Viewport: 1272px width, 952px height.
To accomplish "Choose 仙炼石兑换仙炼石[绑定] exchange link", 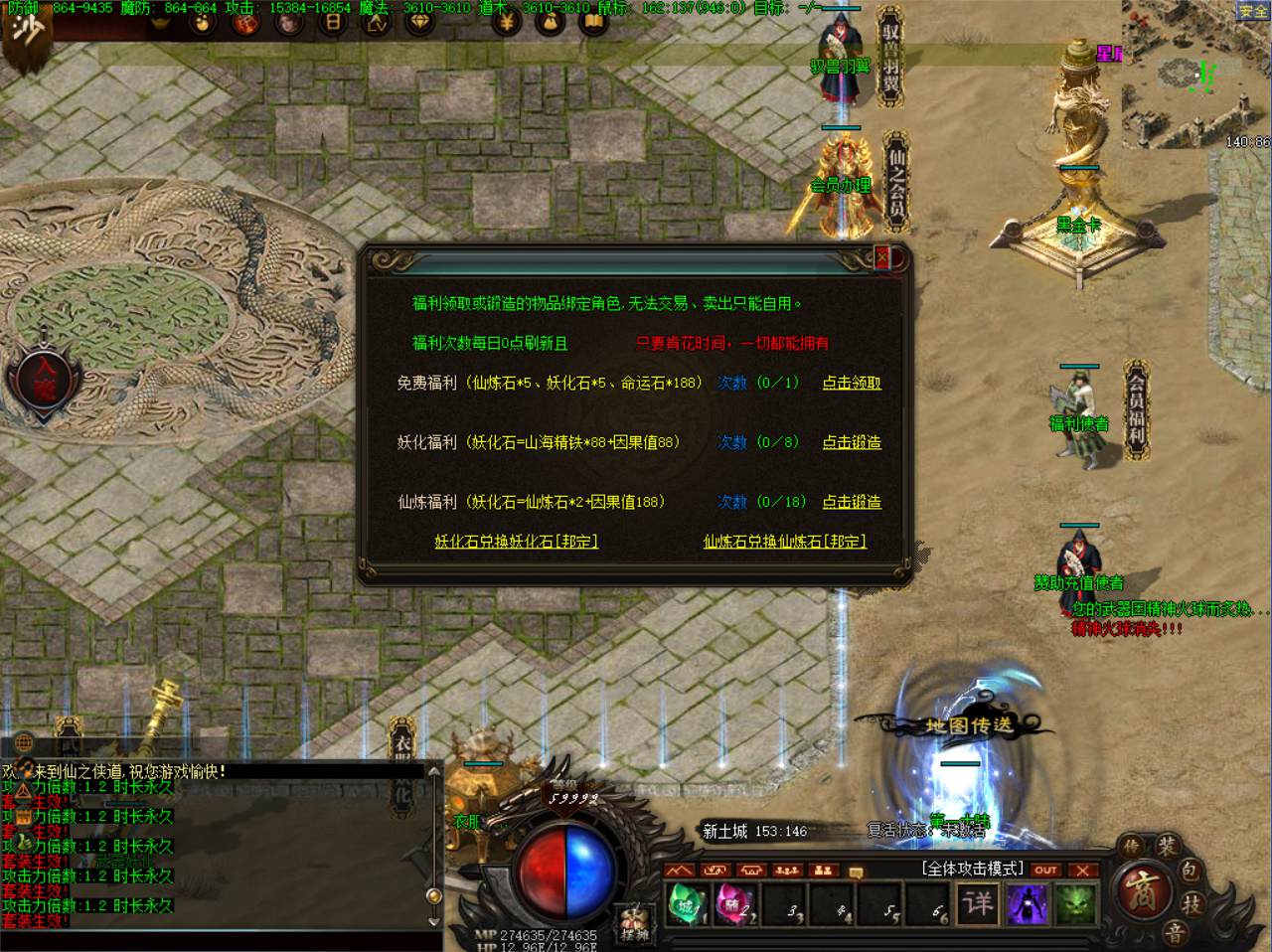I will (x=785, y=542).
